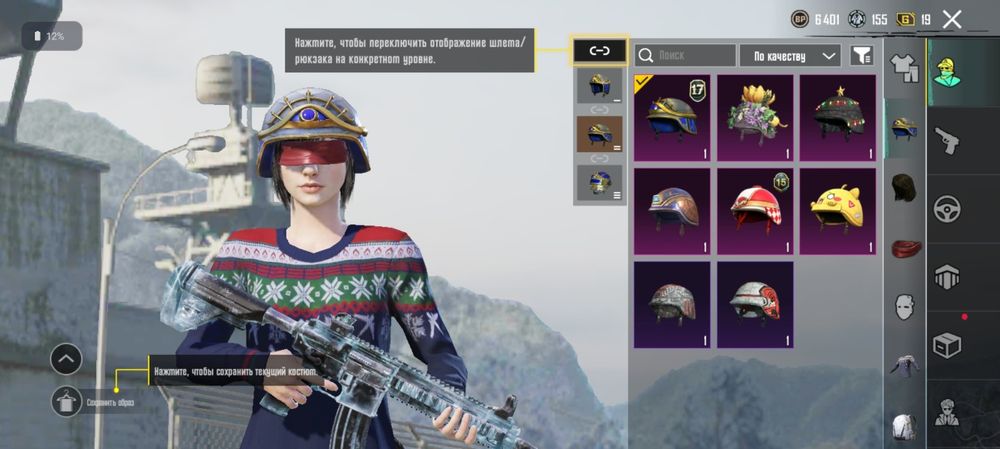Select the Christmas lights helmet
1000x449 pixels.
click(x=838, y=118)
